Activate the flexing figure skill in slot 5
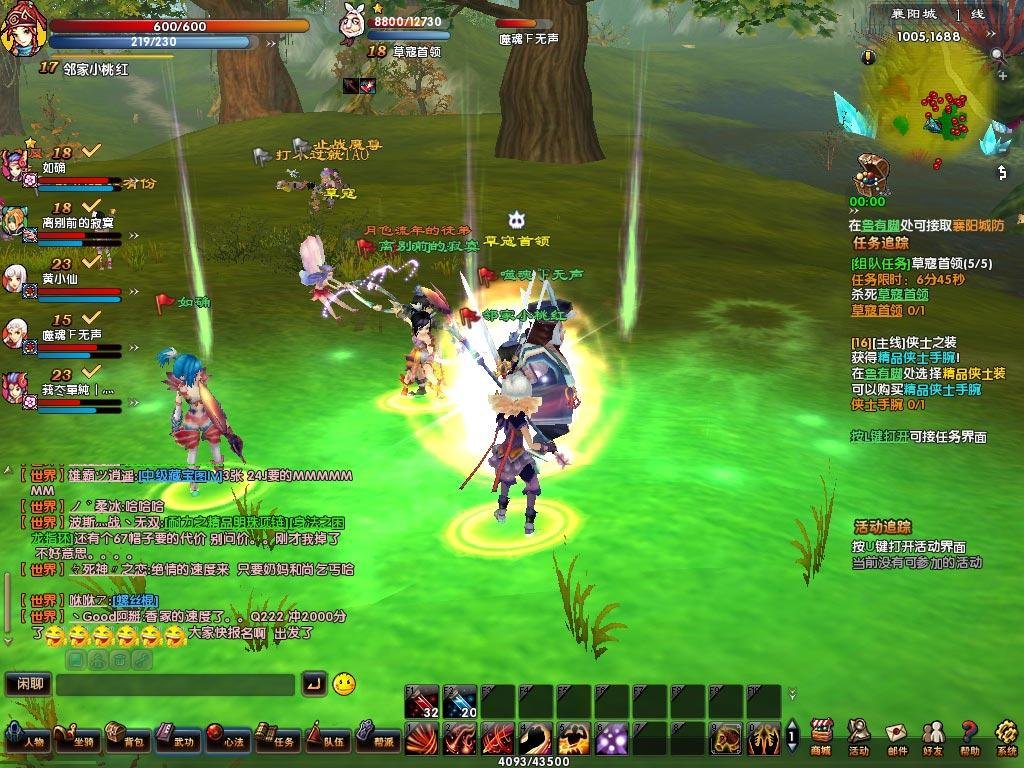This screenshot has height=768, width=1024. point(574,739)
